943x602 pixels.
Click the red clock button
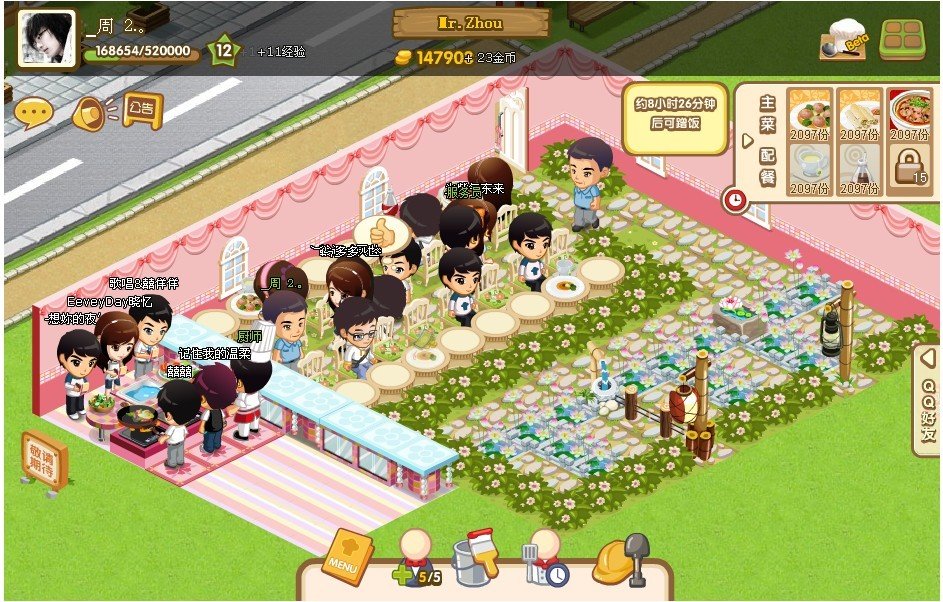735,200
